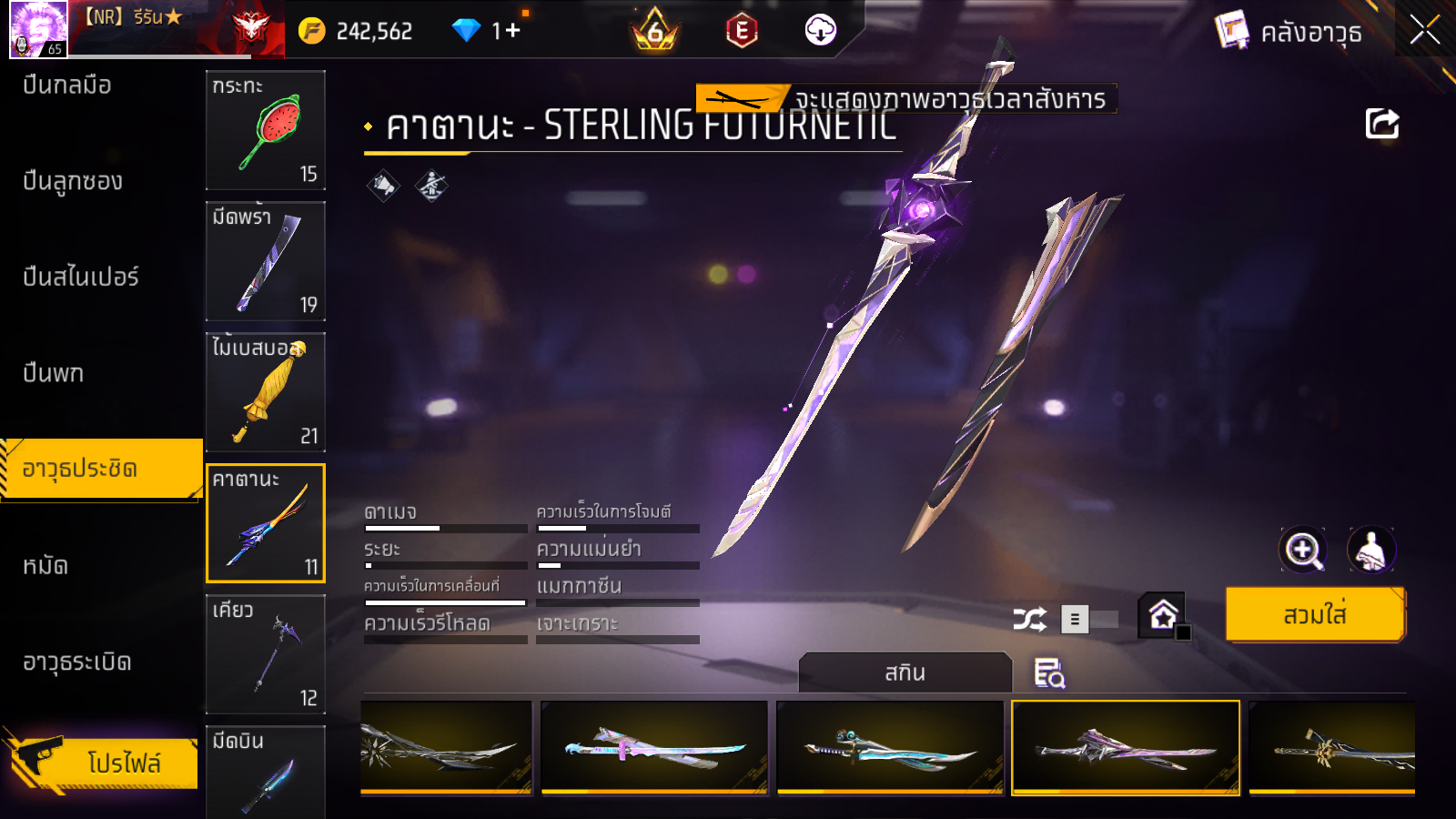Toggle the random skin shuffle switch
Viewport: 1456px width, 819px height.
[1088, 620]
